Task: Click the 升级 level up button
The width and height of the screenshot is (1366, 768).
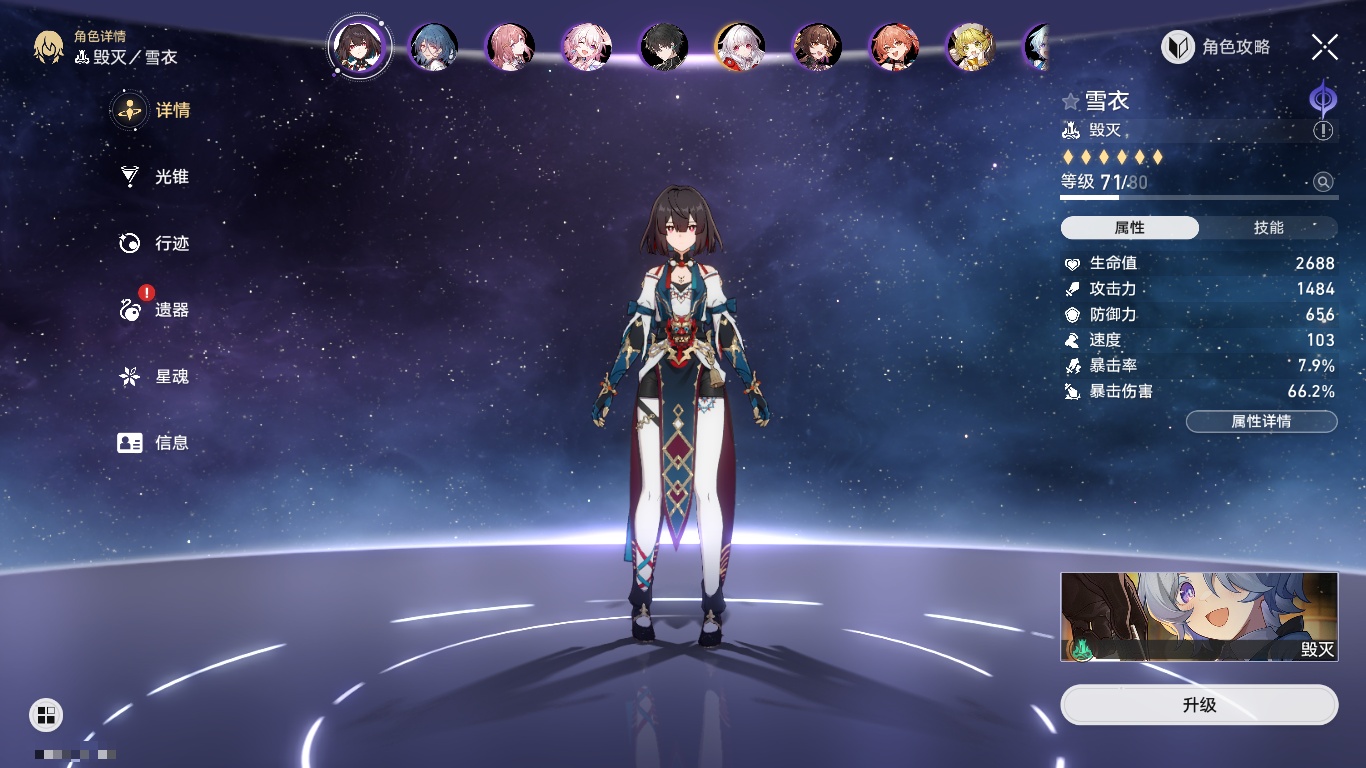Action: point(1199,705)
